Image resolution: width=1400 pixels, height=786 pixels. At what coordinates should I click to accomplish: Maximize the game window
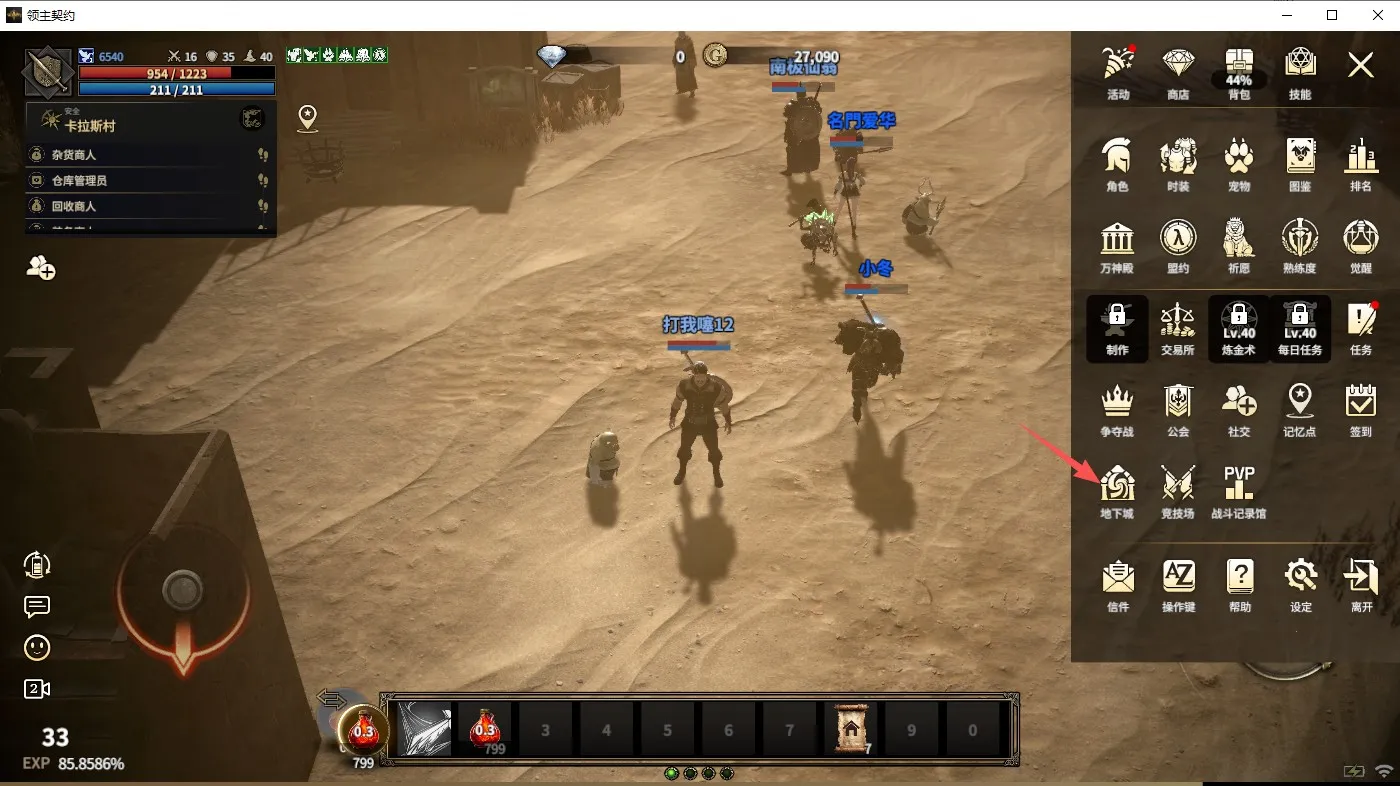click(1332, 15)
